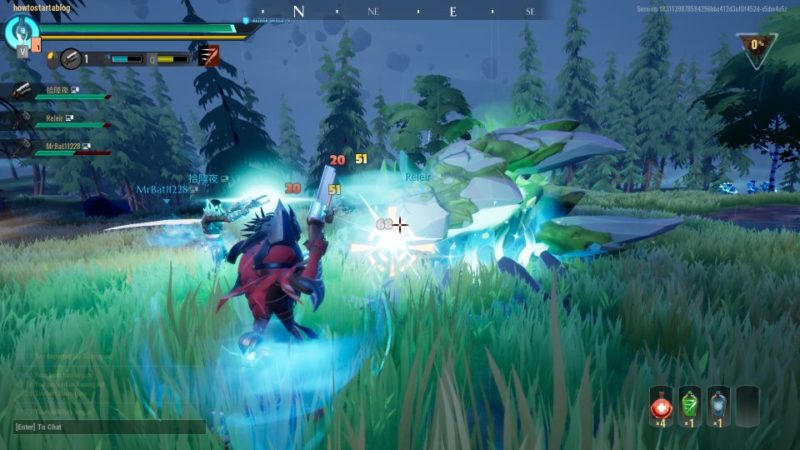
Task: Click the danger meter percentage triangle
Action: (757, 48)
